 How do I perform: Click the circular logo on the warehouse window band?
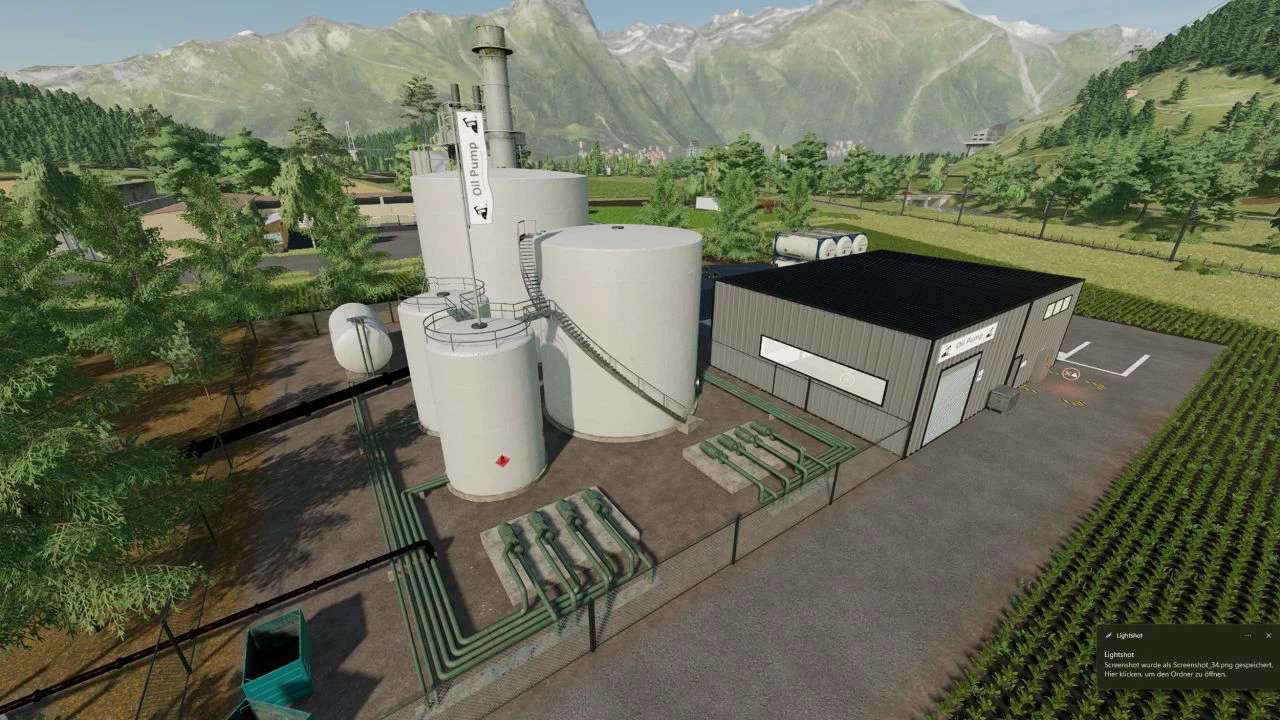pyautogui.click(x=847, y=377)
